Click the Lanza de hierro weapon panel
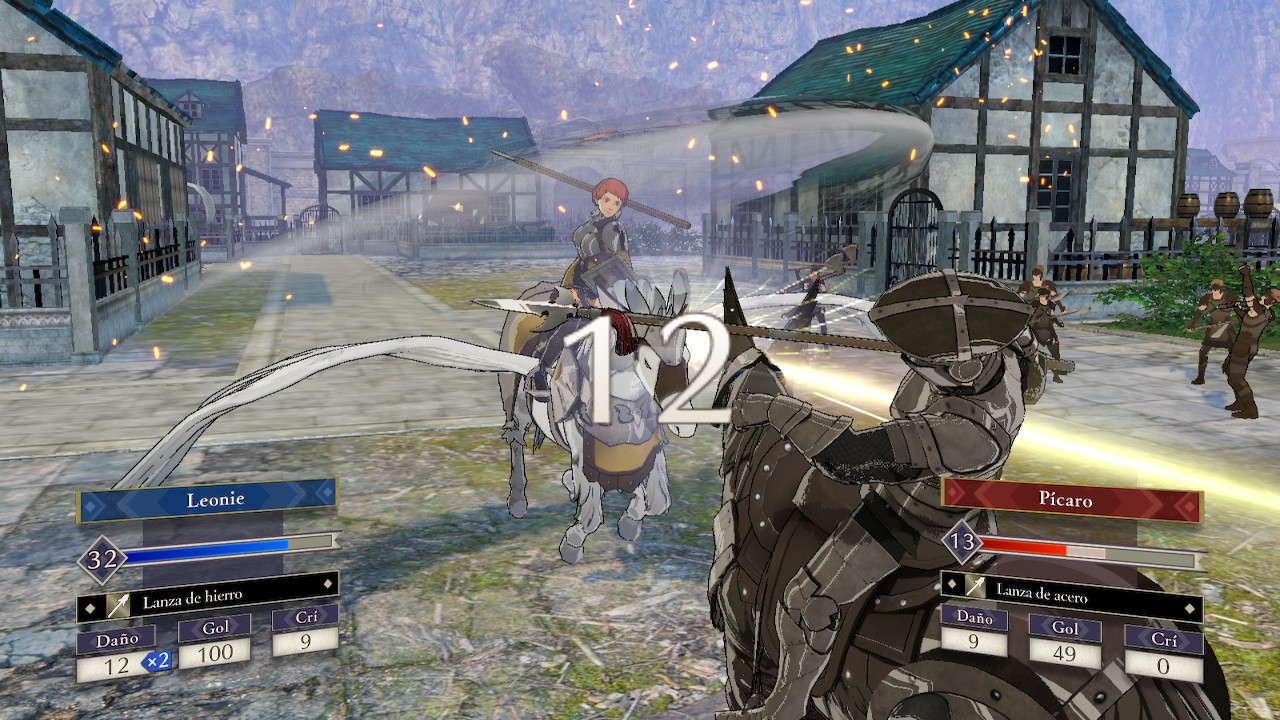This screenshot has height=720, width=1280. [208, 599]
